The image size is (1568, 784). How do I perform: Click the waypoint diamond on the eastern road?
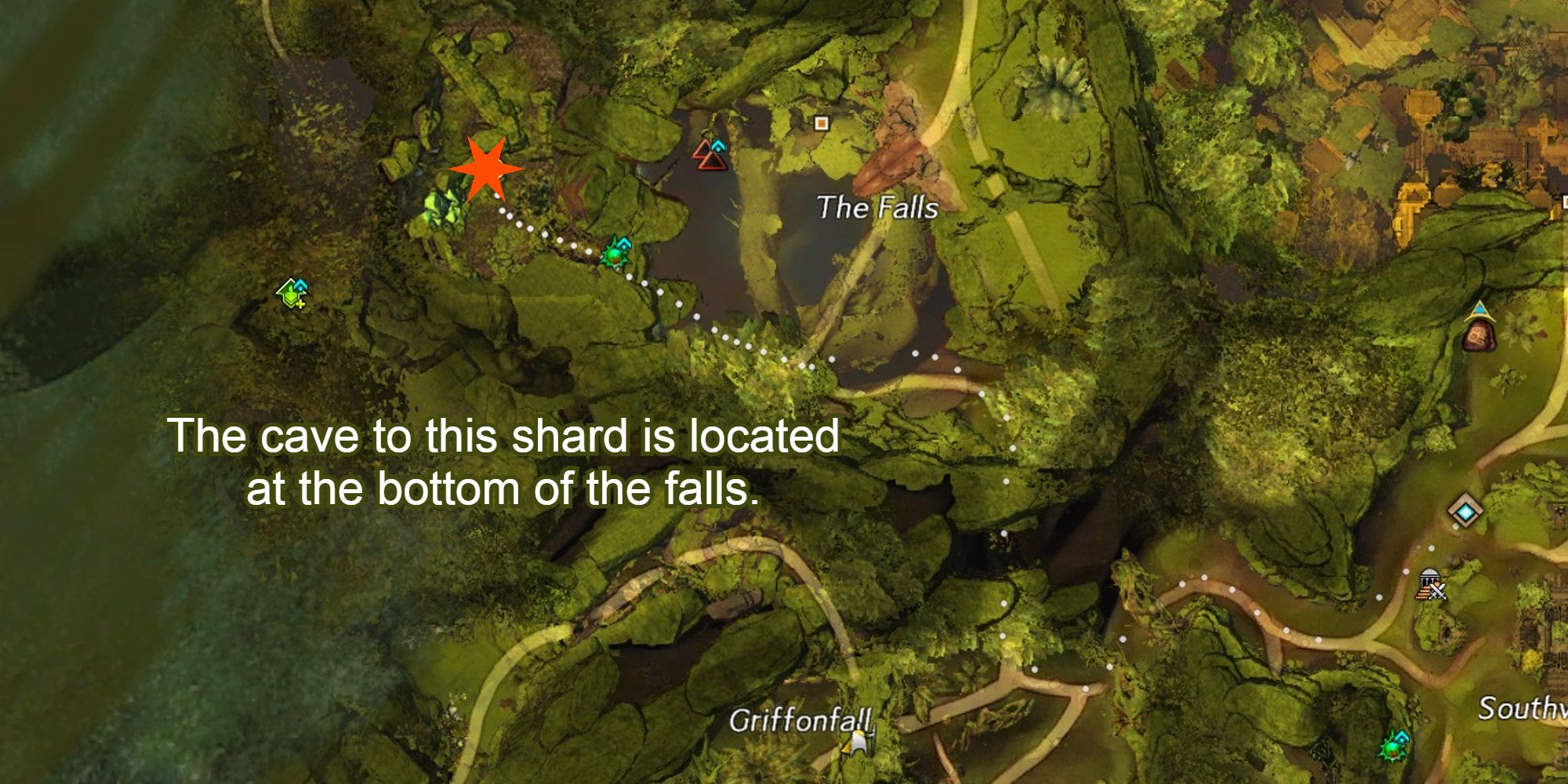click(1466, 513)
